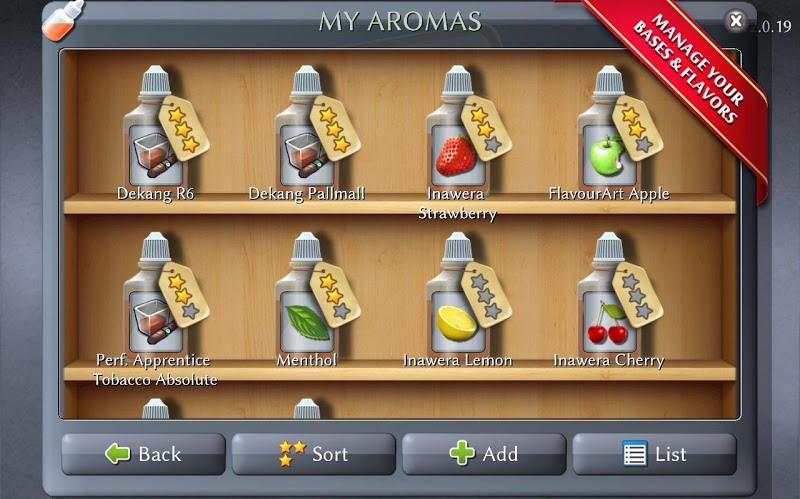Open the Dekang Pallmall aroma bottle
800x499 pixels.
pyautogui.click(x=307, y=135)
